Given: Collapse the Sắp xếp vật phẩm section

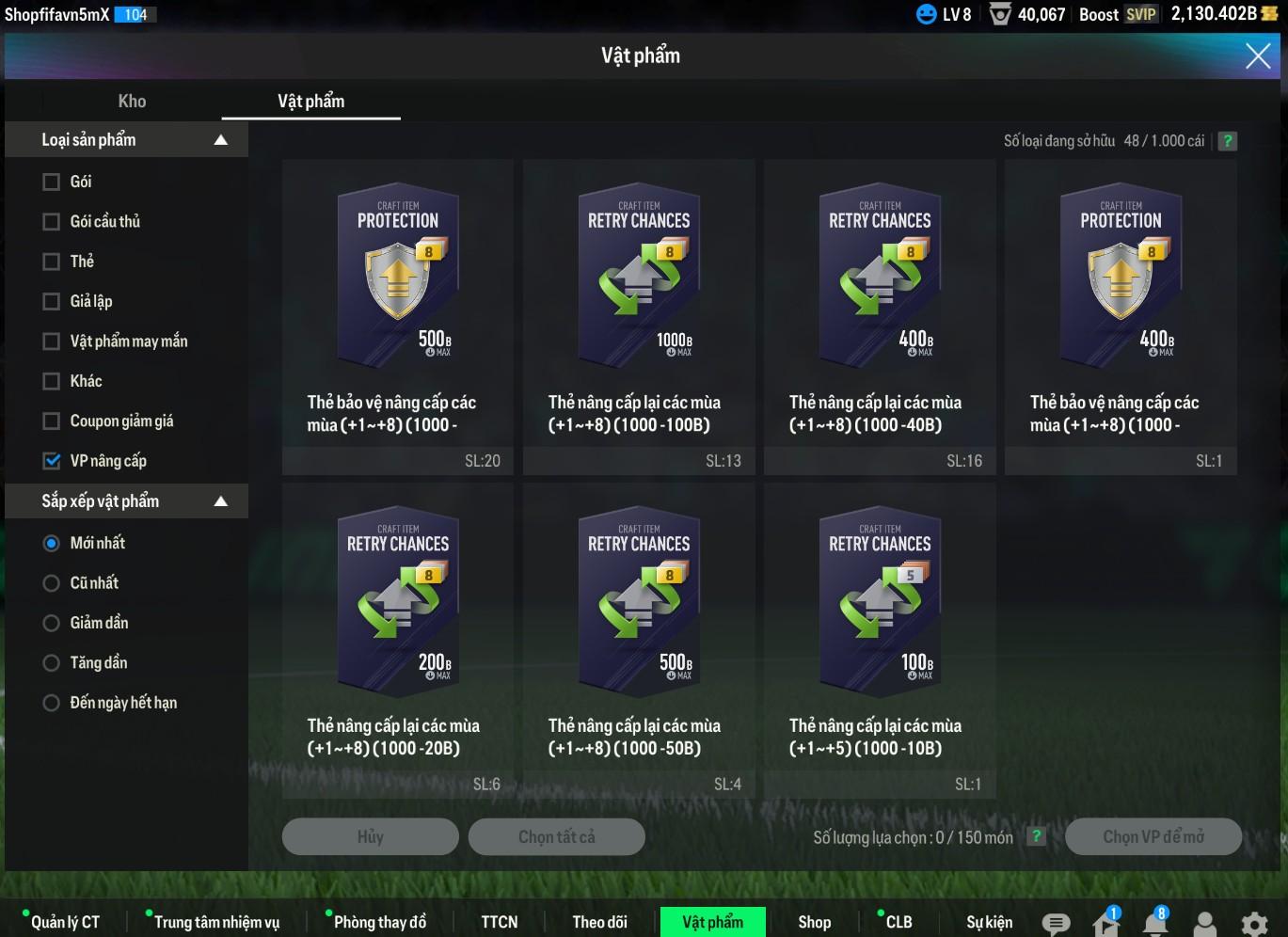Looking at the screenshot, I should (x=221, y=501).
